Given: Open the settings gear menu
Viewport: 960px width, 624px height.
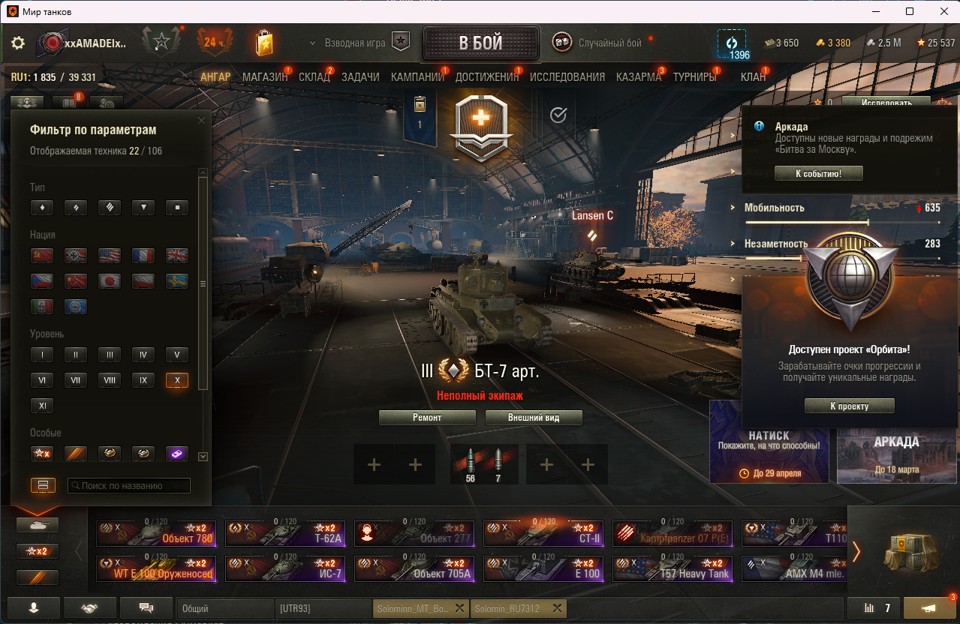Looking at the screenshot, I should (x=18, y=43).
